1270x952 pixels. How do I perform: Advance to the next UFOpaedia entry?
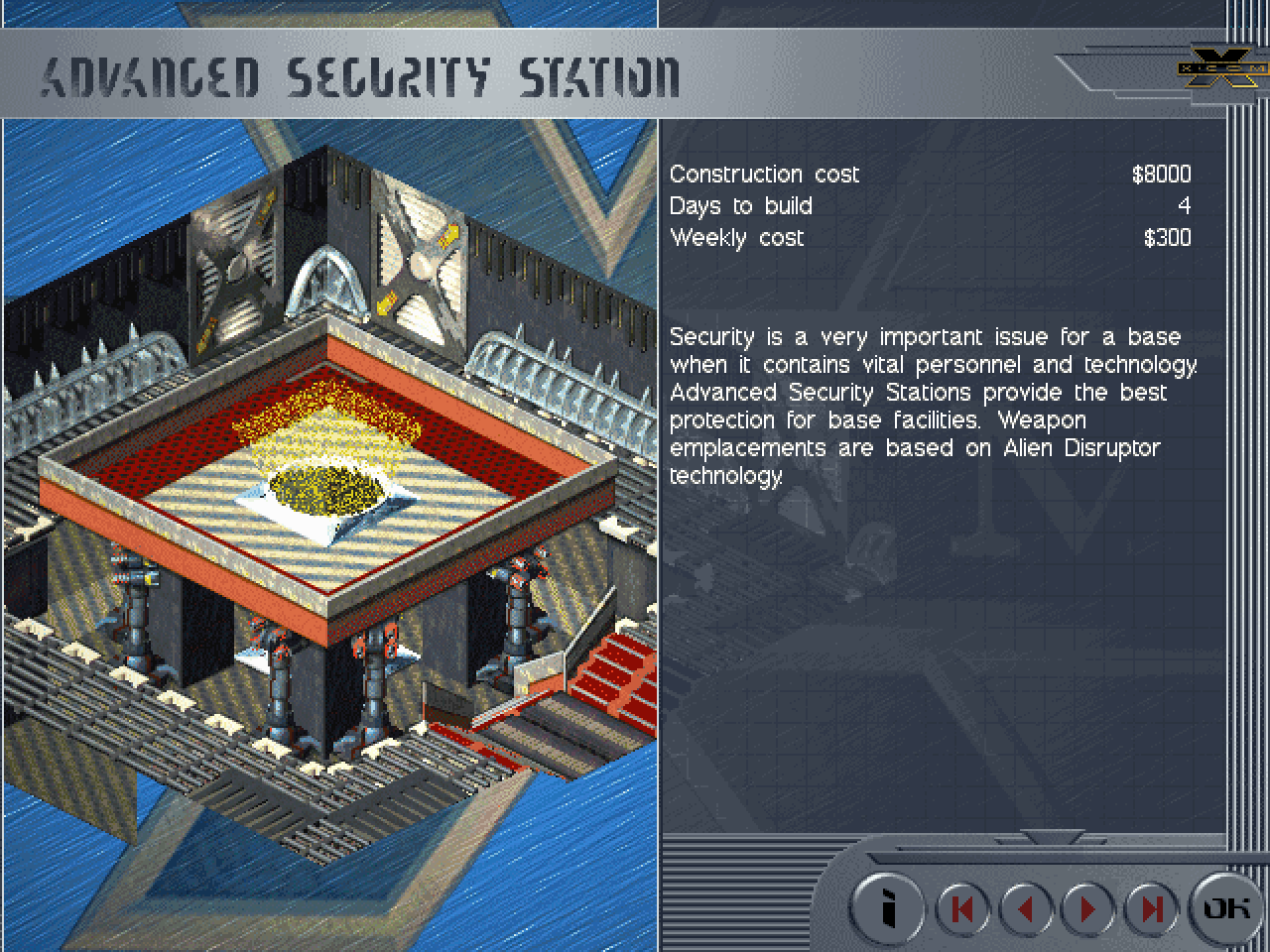point(1088,908)
